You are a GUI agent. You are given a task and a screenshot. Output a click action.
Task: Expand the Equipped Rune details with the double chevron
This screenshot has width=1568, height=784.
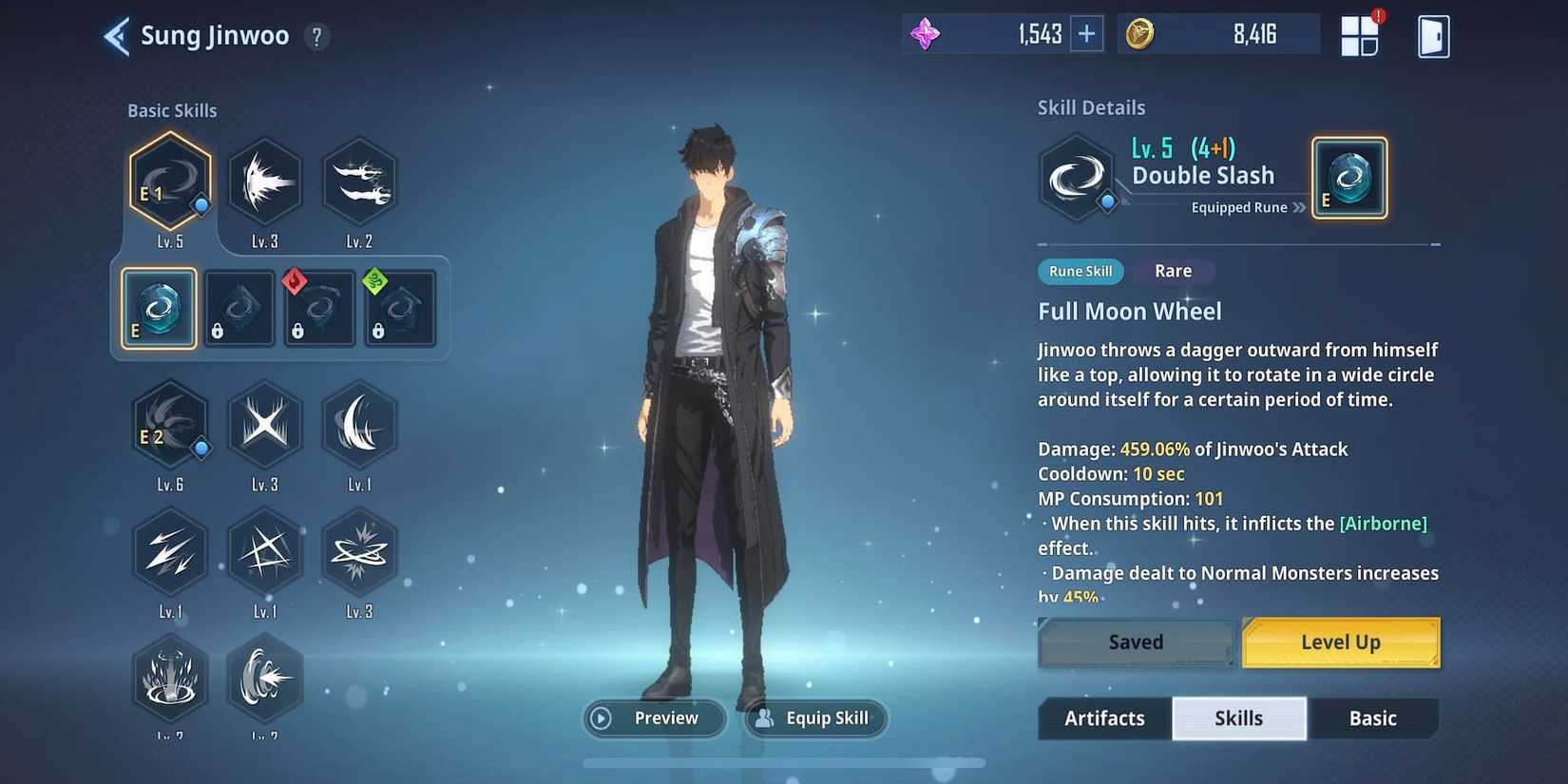click(x=1301, y=207)
